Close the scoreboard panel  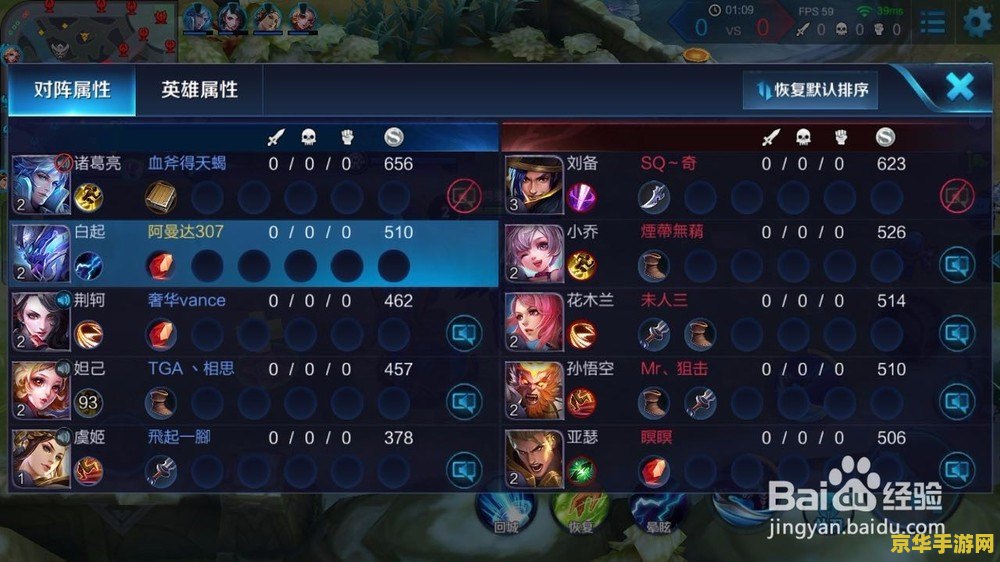click(x=959, y=87)
